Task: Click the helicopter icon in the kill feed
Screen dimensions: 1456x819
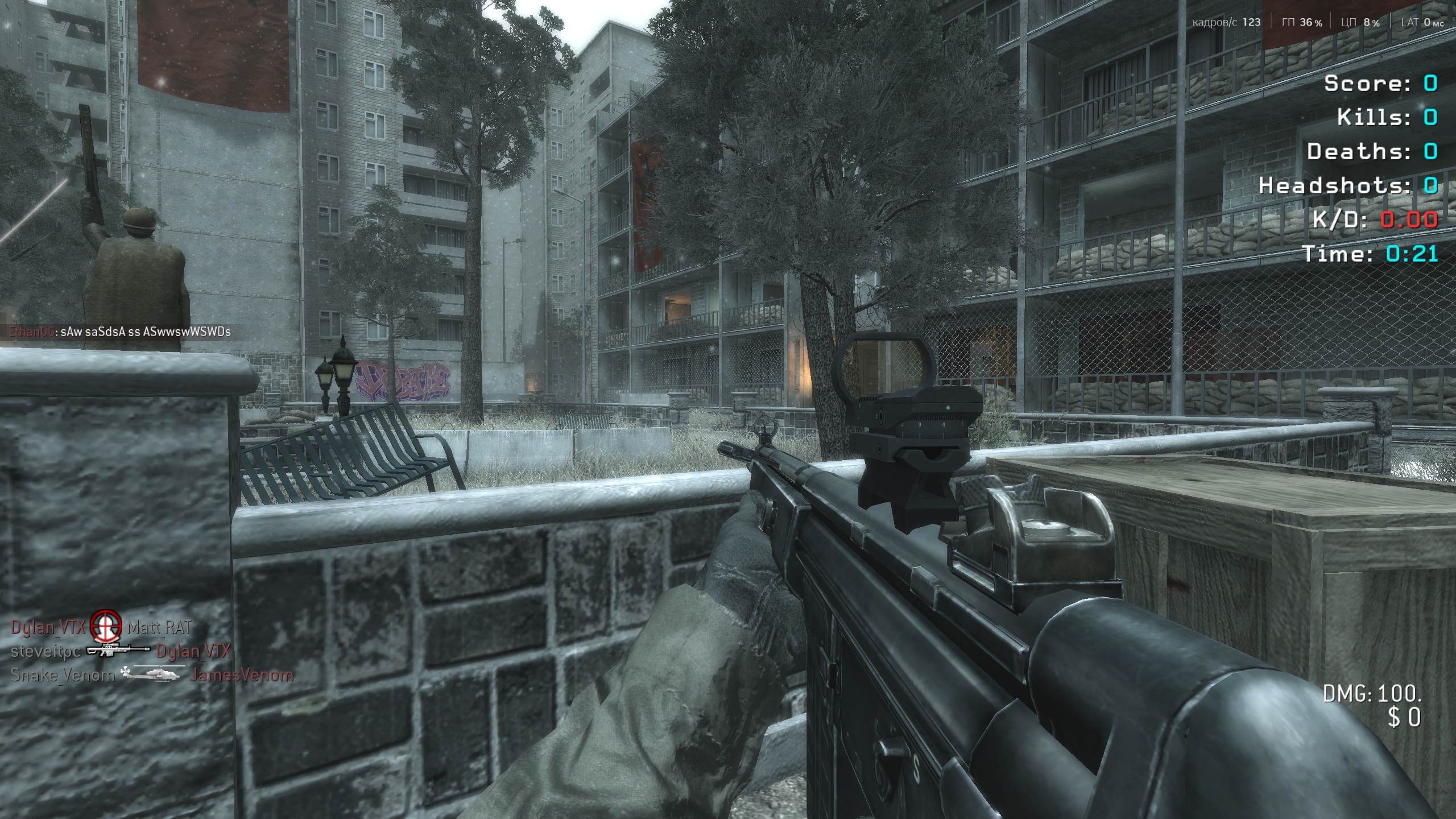Action: click(x=152, y=675)
